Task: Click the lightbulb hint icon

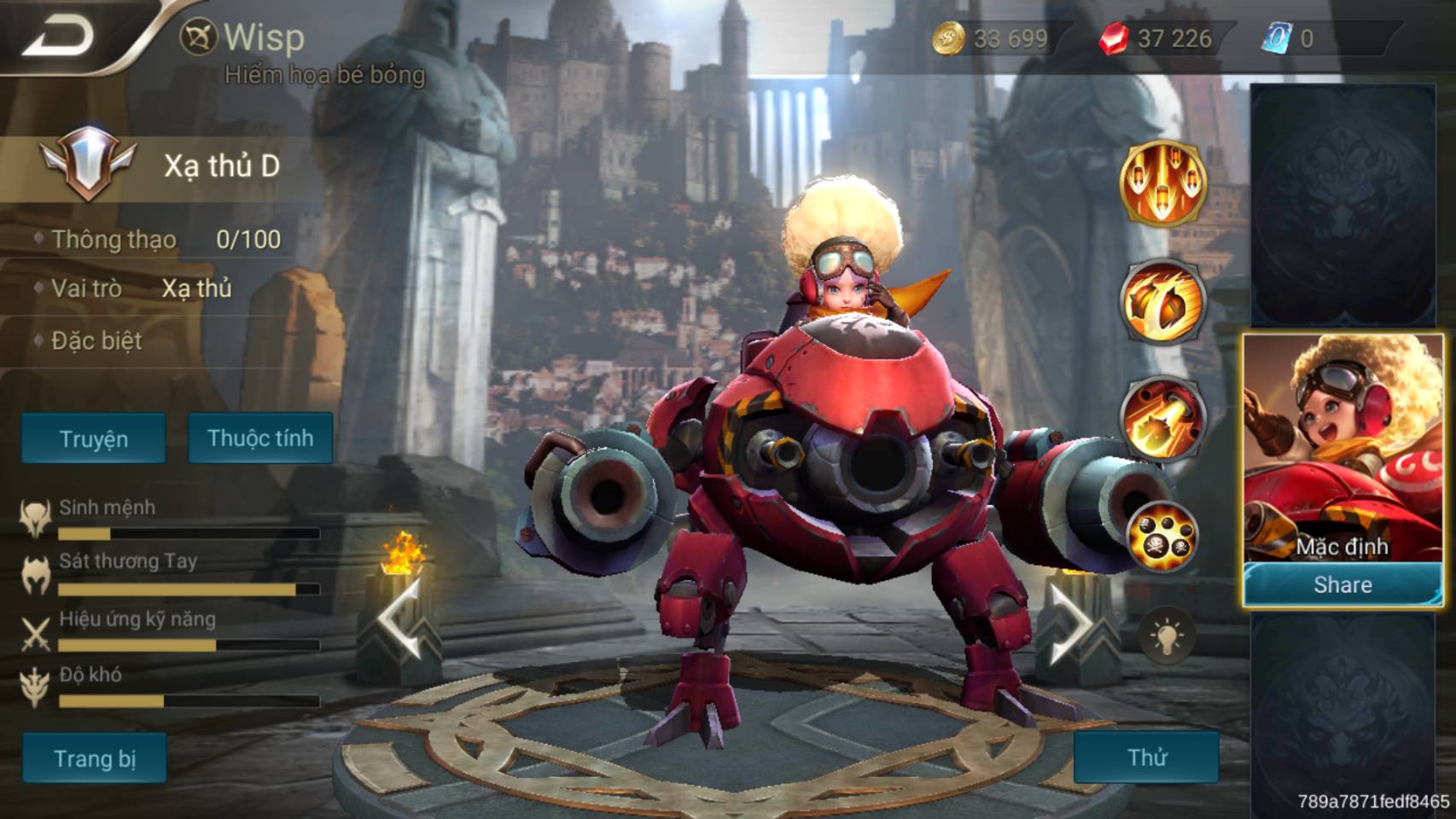Action: (x=1166, y=636)
